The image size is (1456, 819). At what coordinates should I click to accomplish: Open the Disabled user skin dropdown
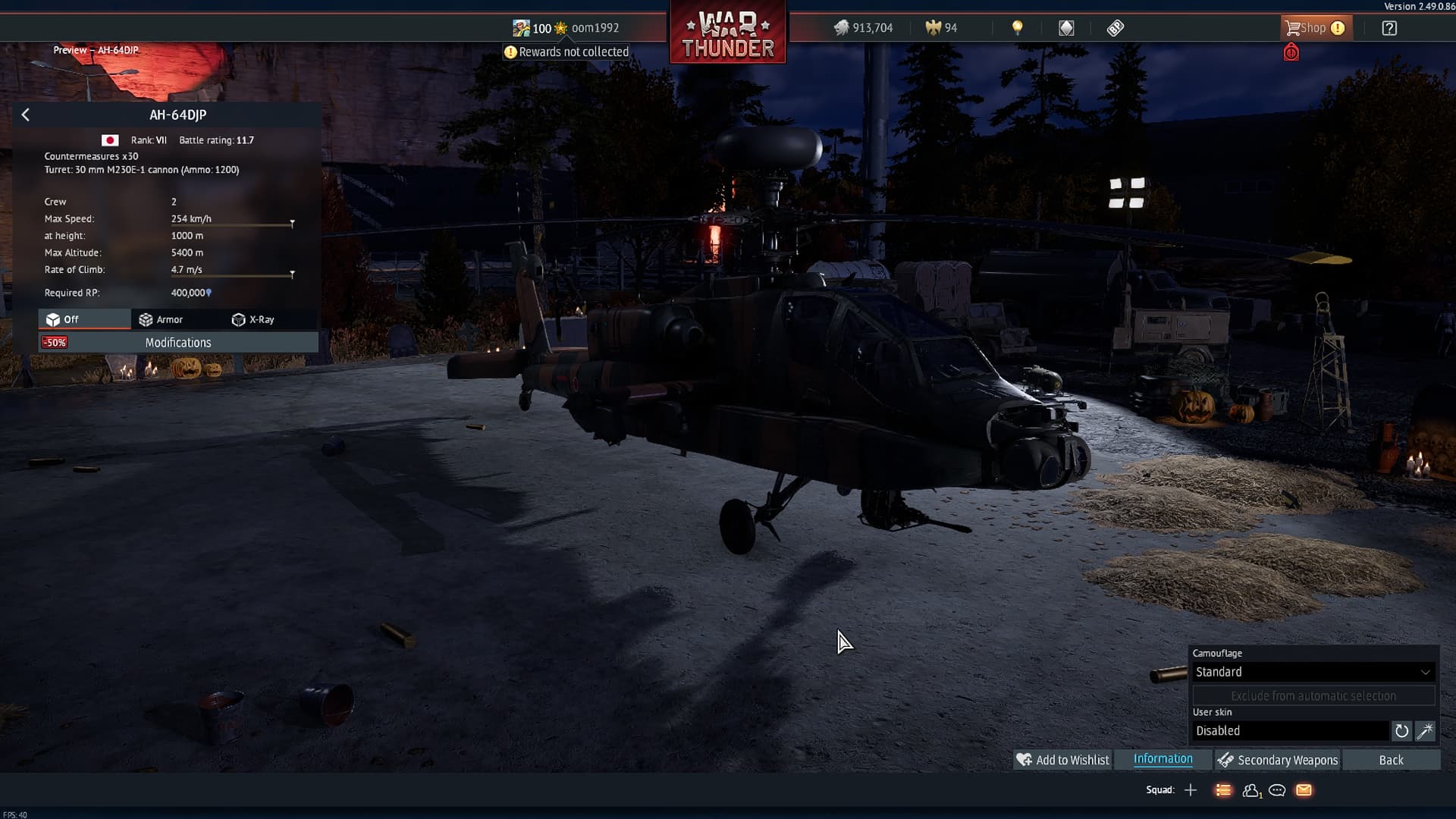click(x=1293, y=730)
